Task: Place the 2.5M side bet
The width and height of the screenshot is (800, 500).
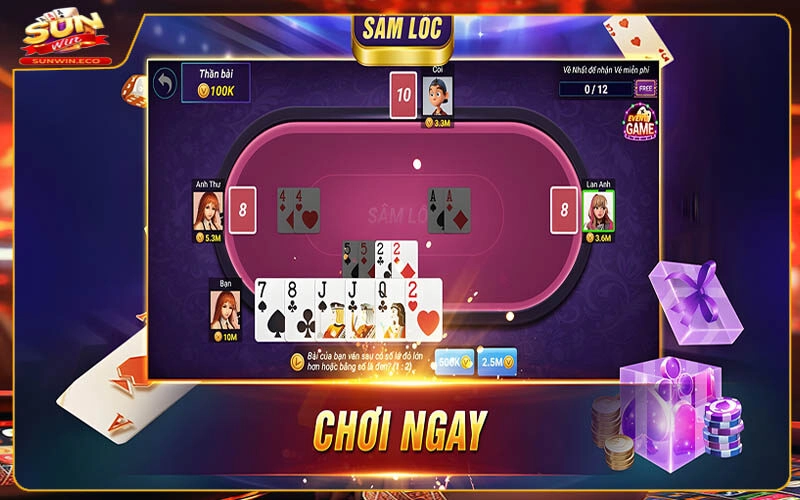Action: (497, 362)
